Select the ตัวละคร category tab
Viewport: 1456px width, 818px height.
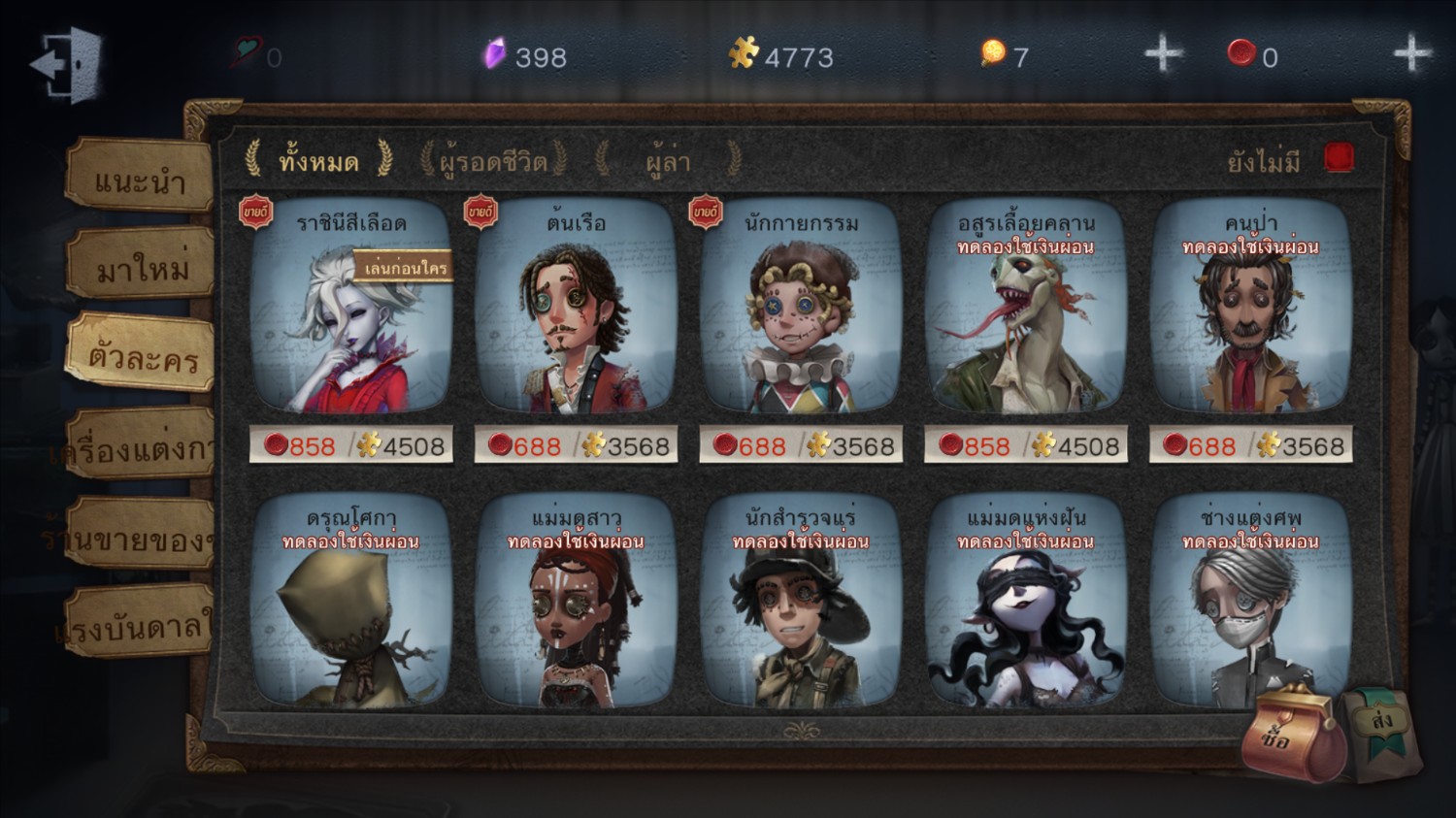[143, 354]
